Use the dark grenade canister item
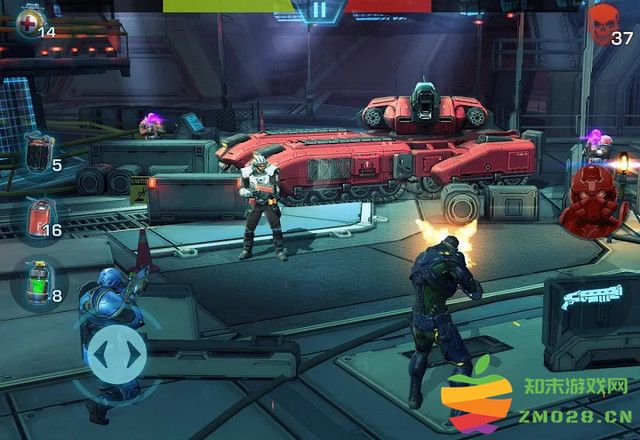This screenshot has width=640, height=440. pos(36,151)
